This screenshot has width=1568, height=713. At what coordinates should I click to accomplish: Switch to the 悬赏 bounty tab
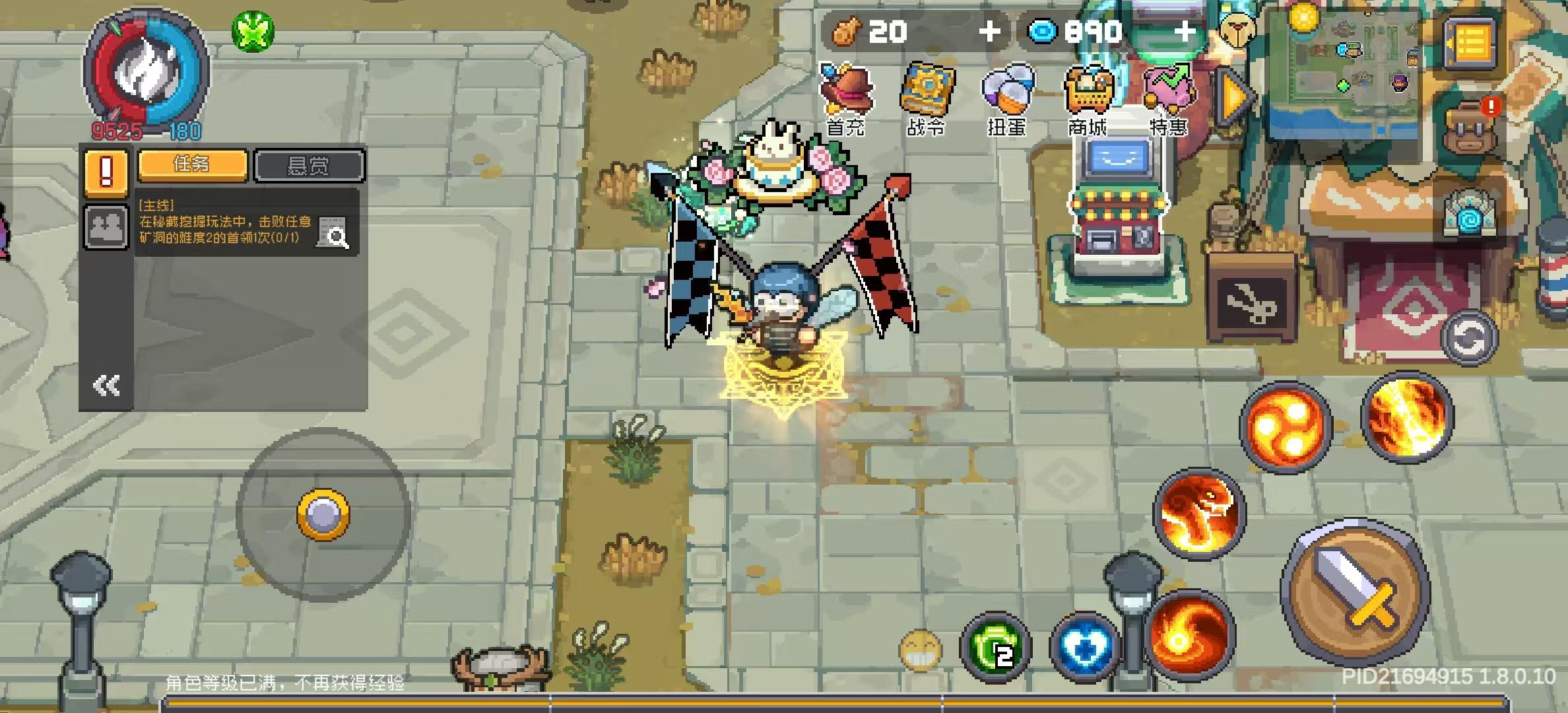click(308, 164)
